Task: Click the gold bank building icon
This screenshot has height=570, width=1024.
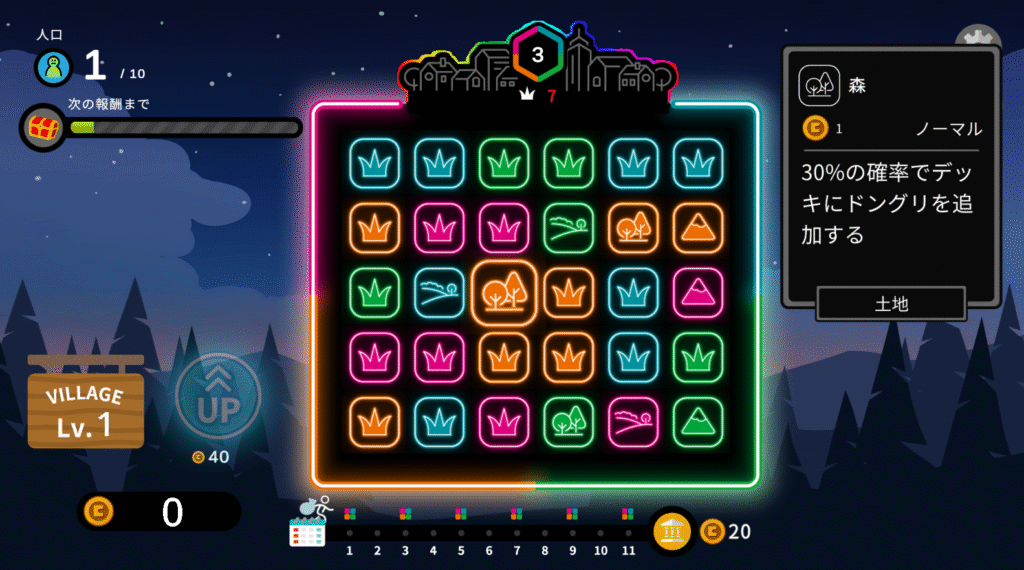Action: coord(673,532)
